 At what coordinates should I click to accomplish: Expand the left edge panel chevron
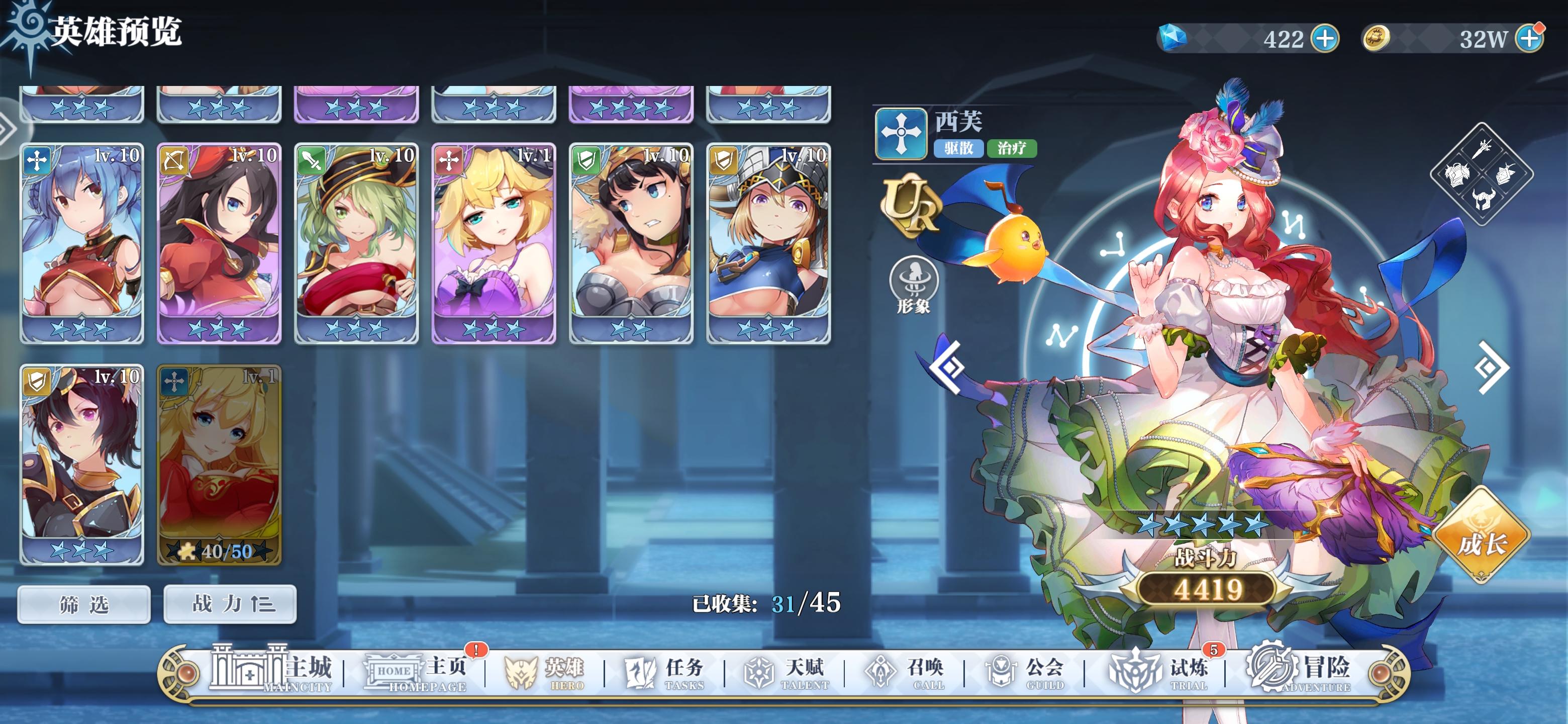pos(8,128)
